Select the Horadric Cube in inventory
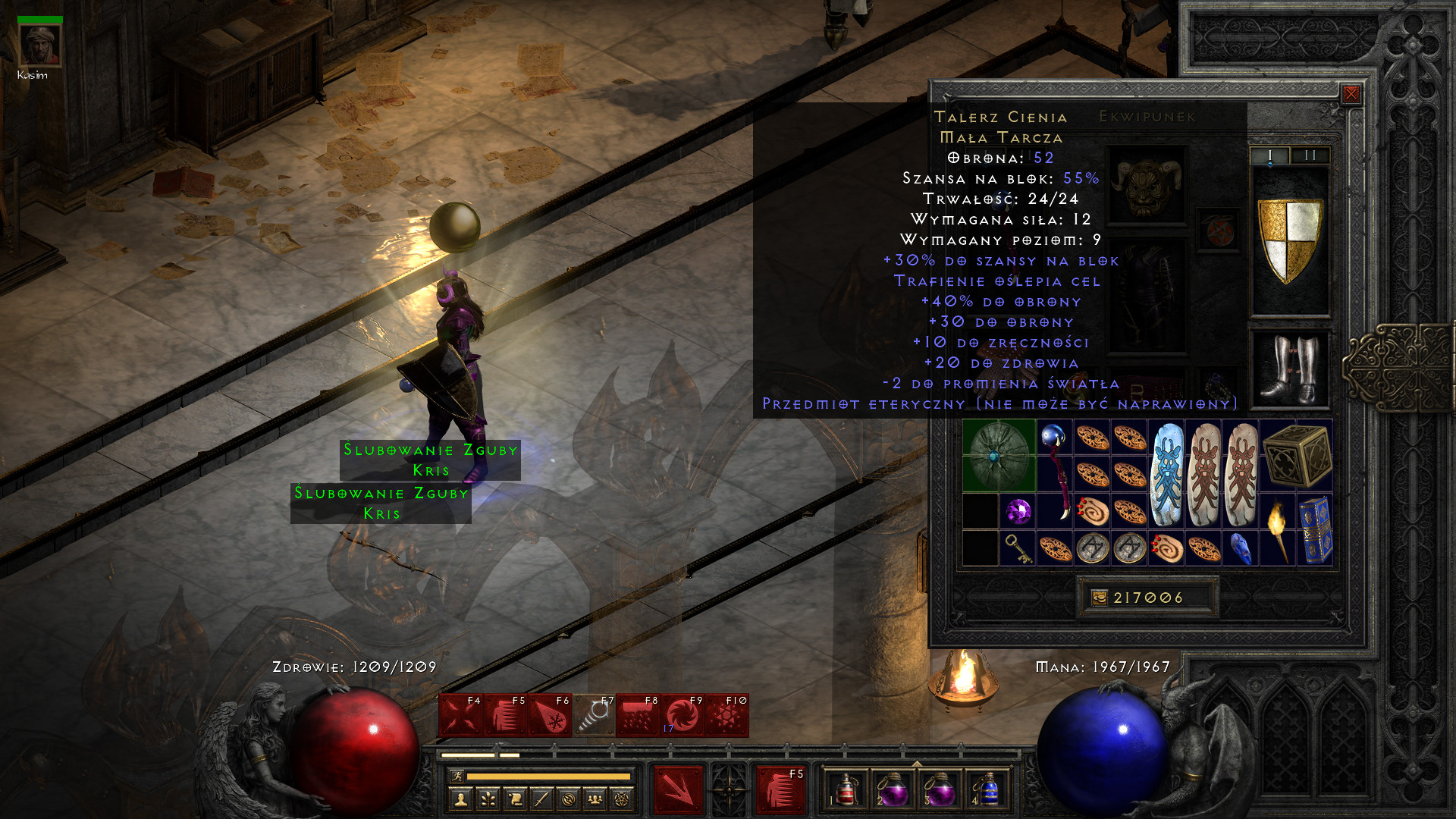Screen dimensions: 1456x819 (x=1296, y=455)
